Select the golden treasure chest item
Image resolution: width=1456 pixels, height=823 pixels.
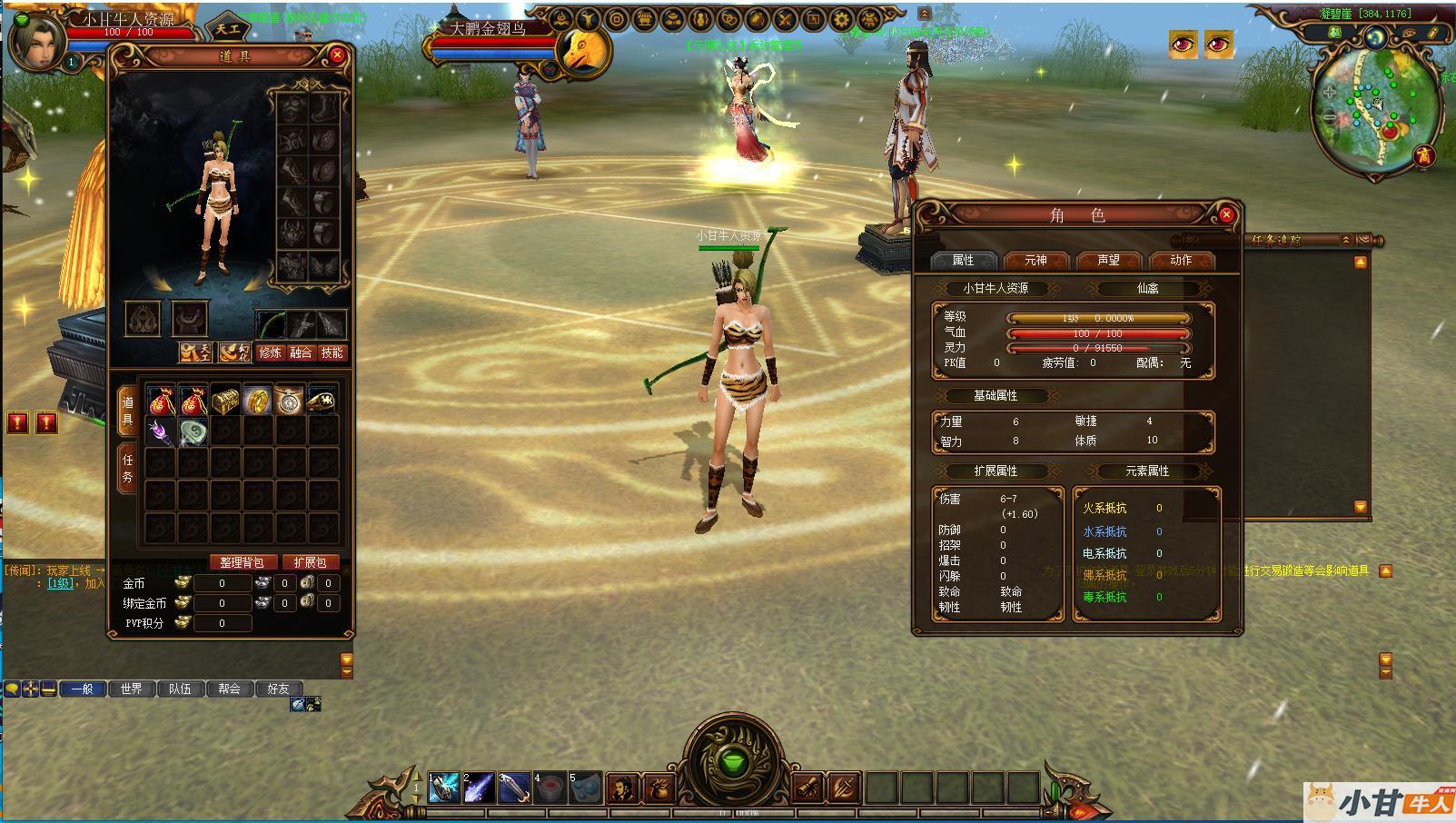tap(224, 401)
